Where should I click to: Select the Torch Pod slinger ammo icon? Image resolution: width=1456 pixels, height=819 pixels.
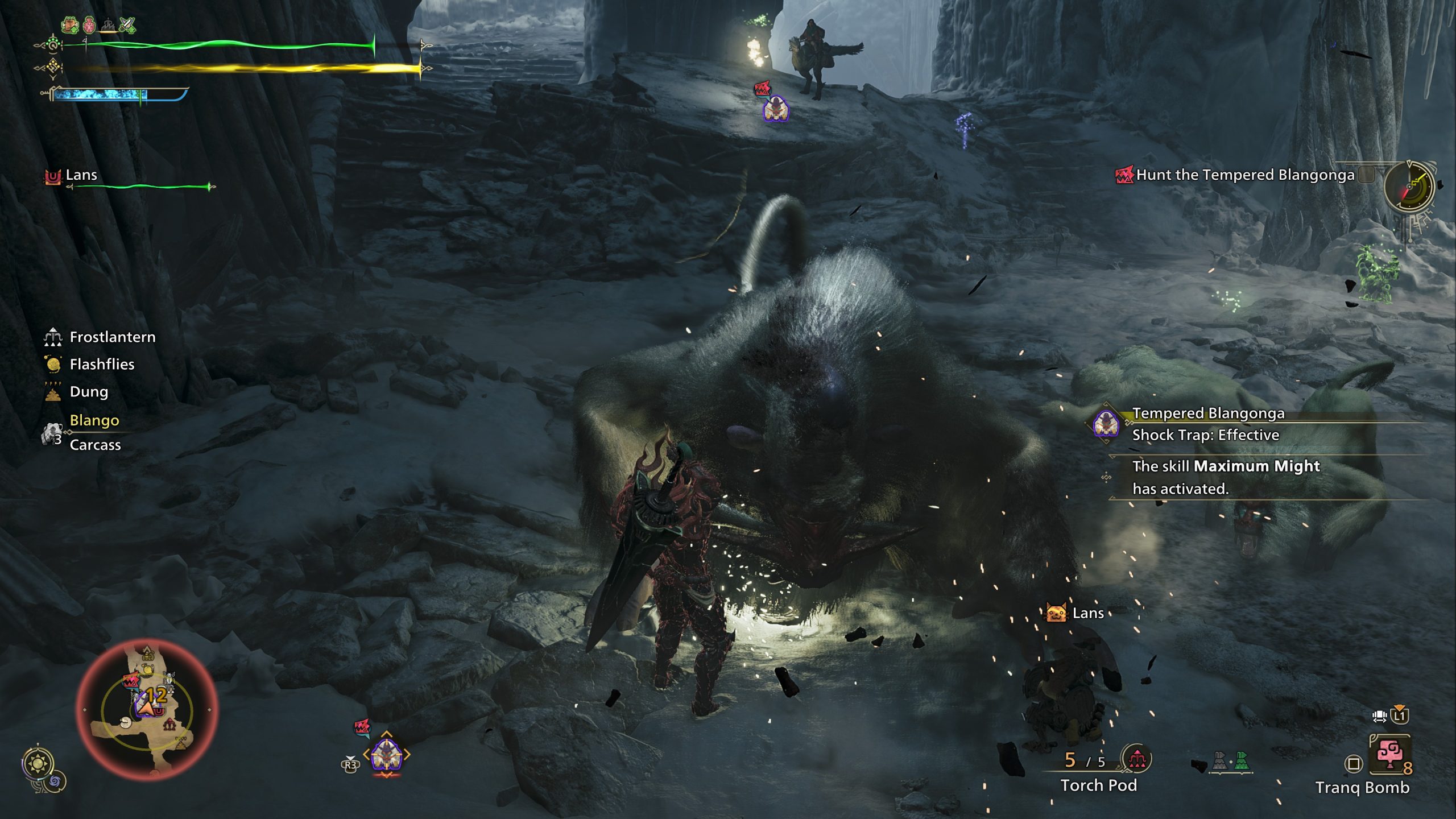[x=1136, y=759]
